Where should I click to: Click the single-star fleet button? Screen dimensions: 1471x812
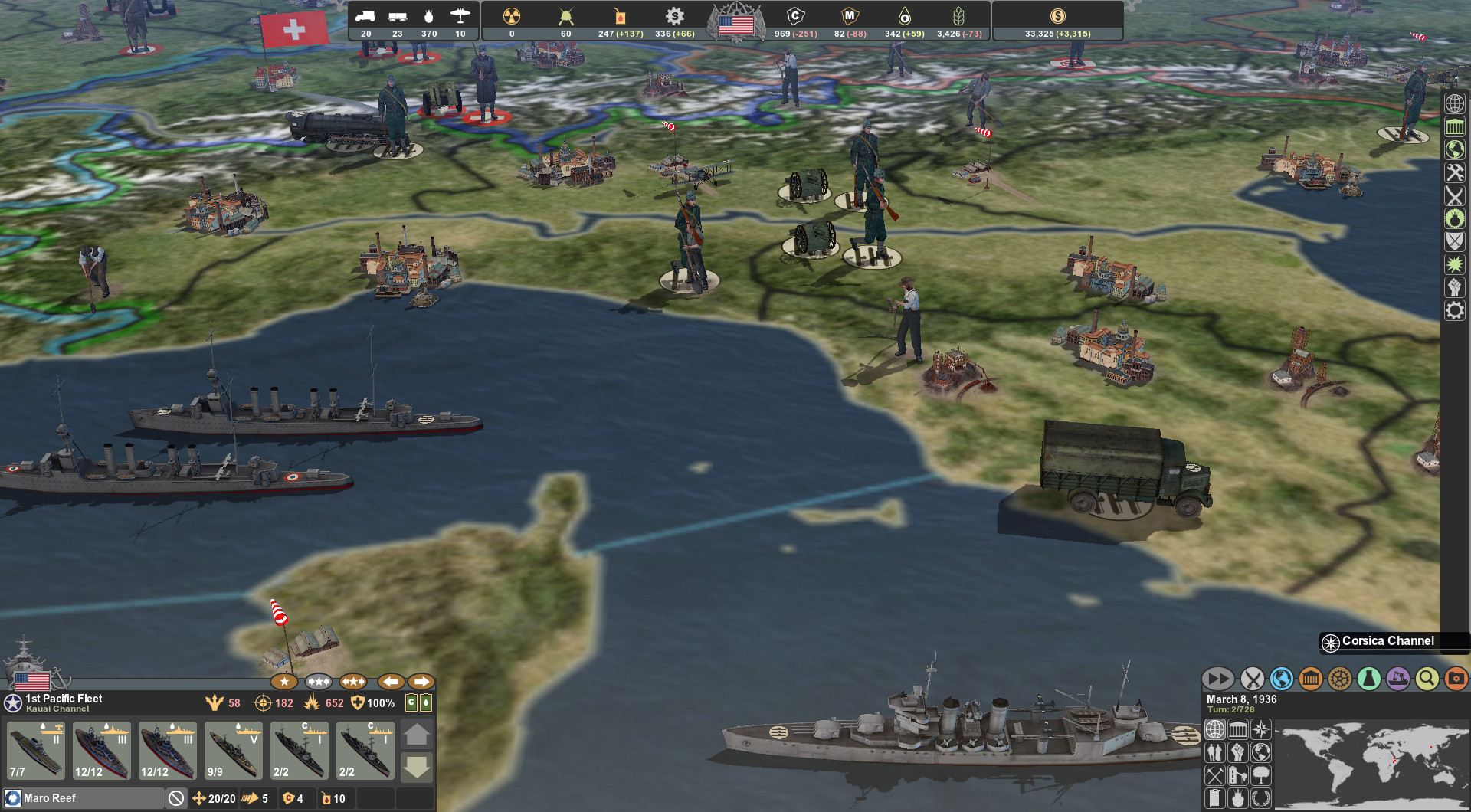click(x=284, y=681)
